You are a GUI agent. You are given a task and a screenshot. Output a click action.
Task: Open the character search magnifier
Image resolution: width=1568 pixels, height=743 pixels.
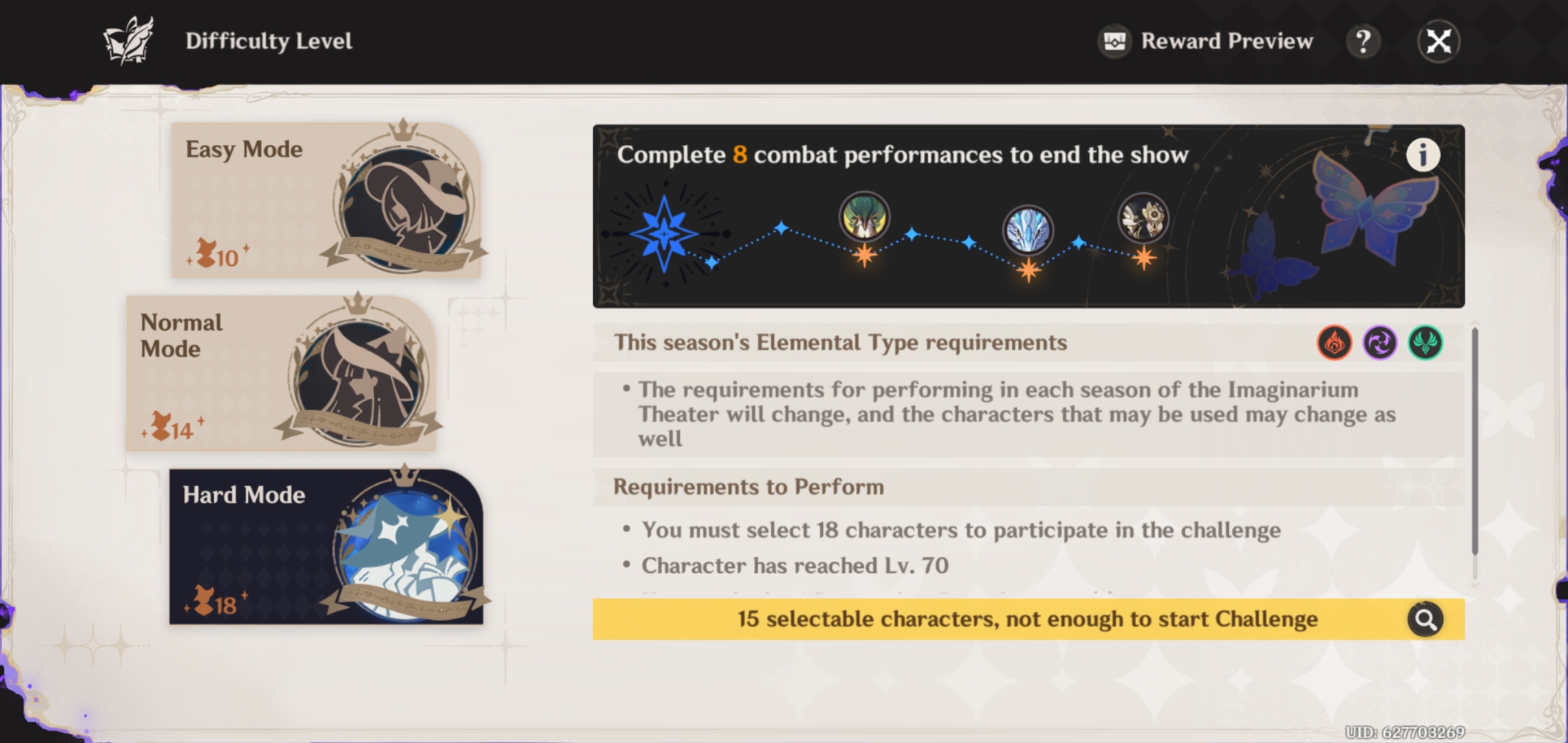[1425, 618]
